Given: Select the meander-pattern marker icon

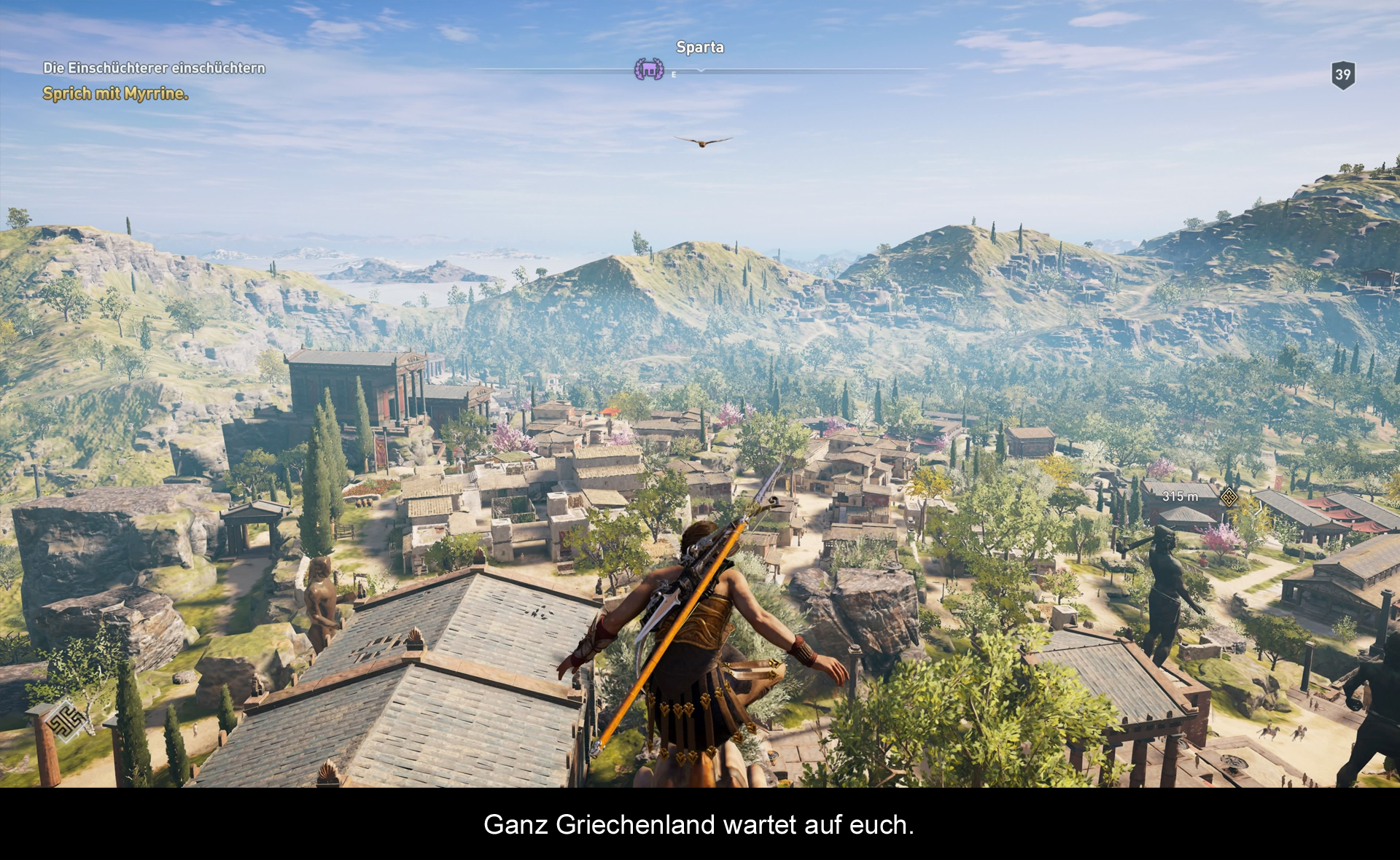Looking at the screenshot, I should coord(66,720).
